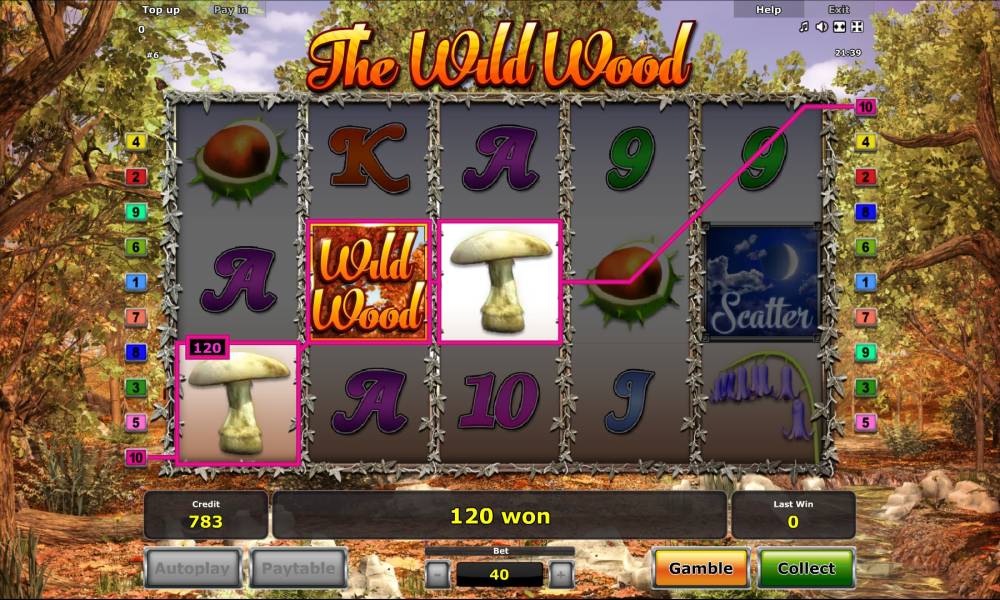Exit the game
Screen dimensions: 1000x600
coord(838,9)
